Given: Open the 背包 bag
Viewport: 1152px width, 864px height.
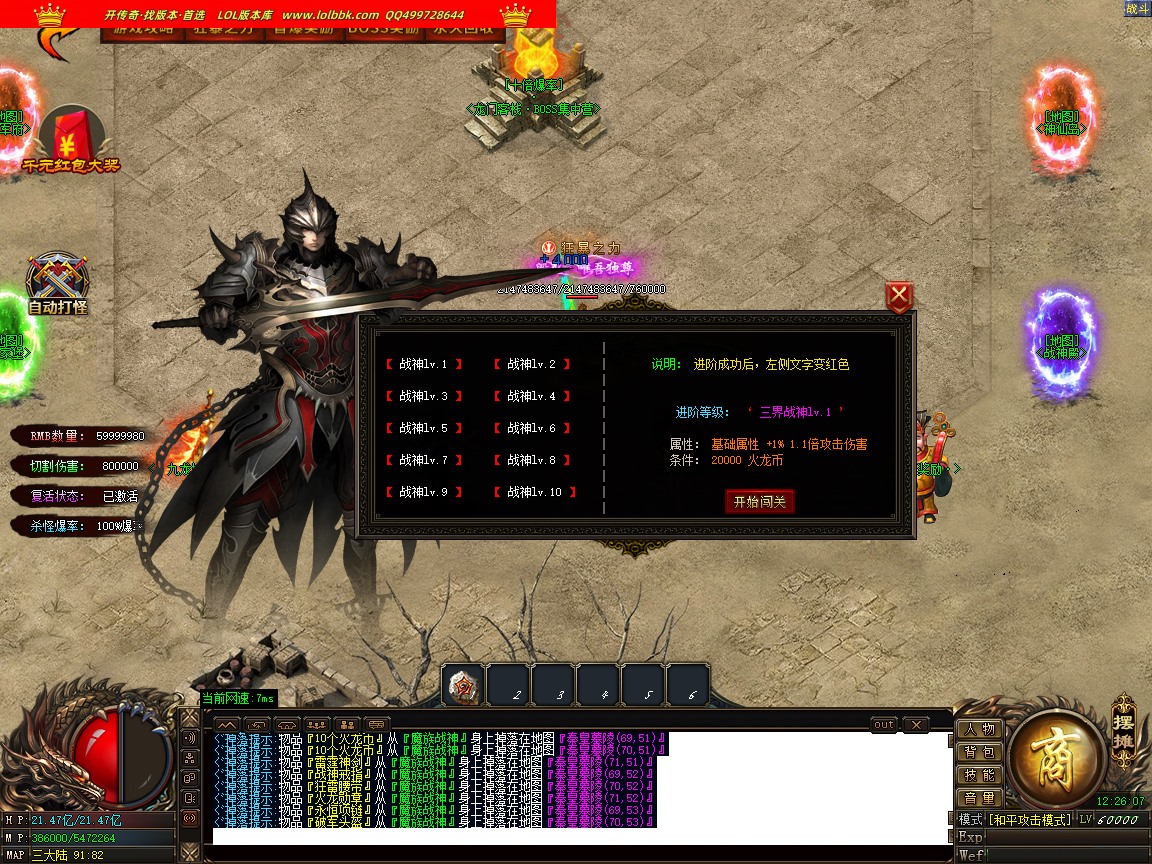Looking at the screenshot, I should tap(979, 752).
